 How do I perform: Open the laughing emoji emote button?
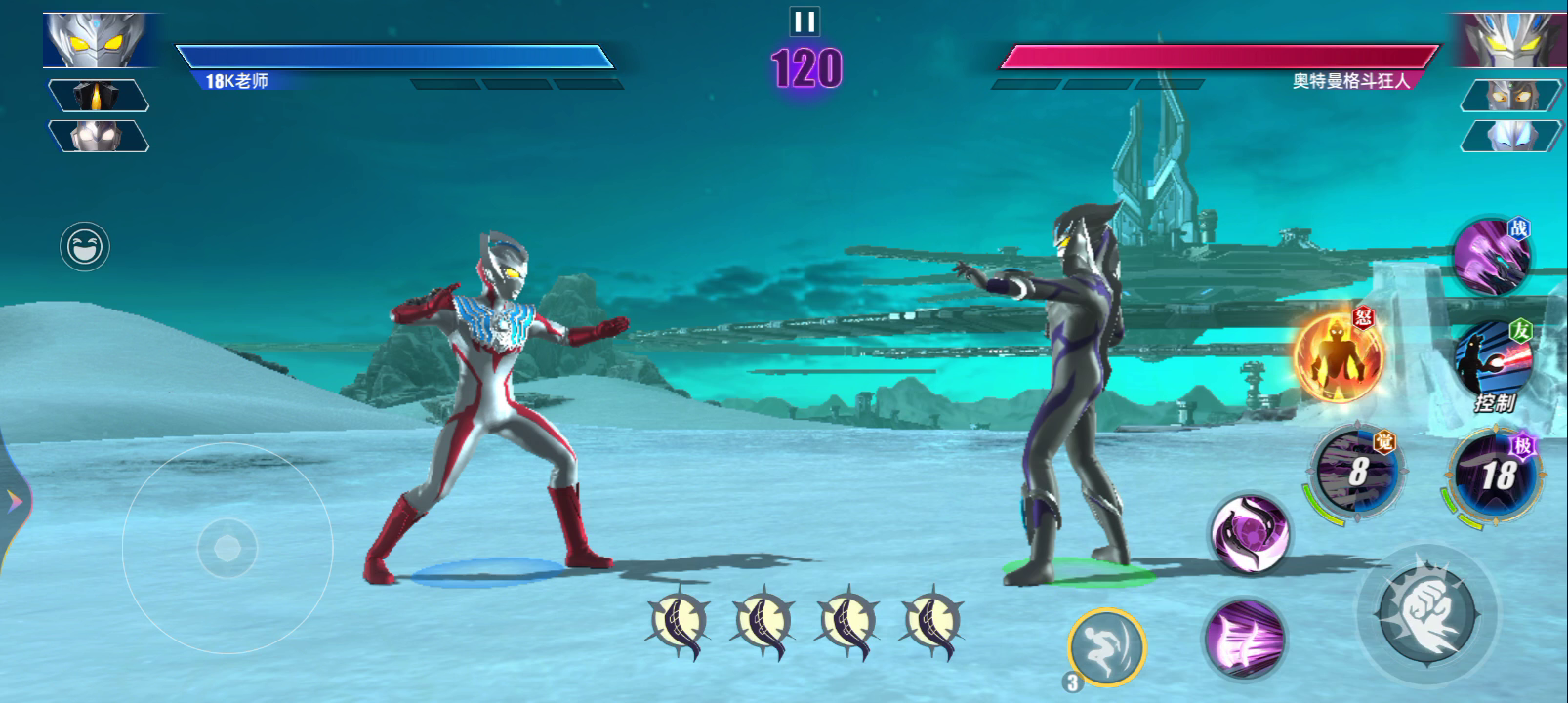[85, 246]
